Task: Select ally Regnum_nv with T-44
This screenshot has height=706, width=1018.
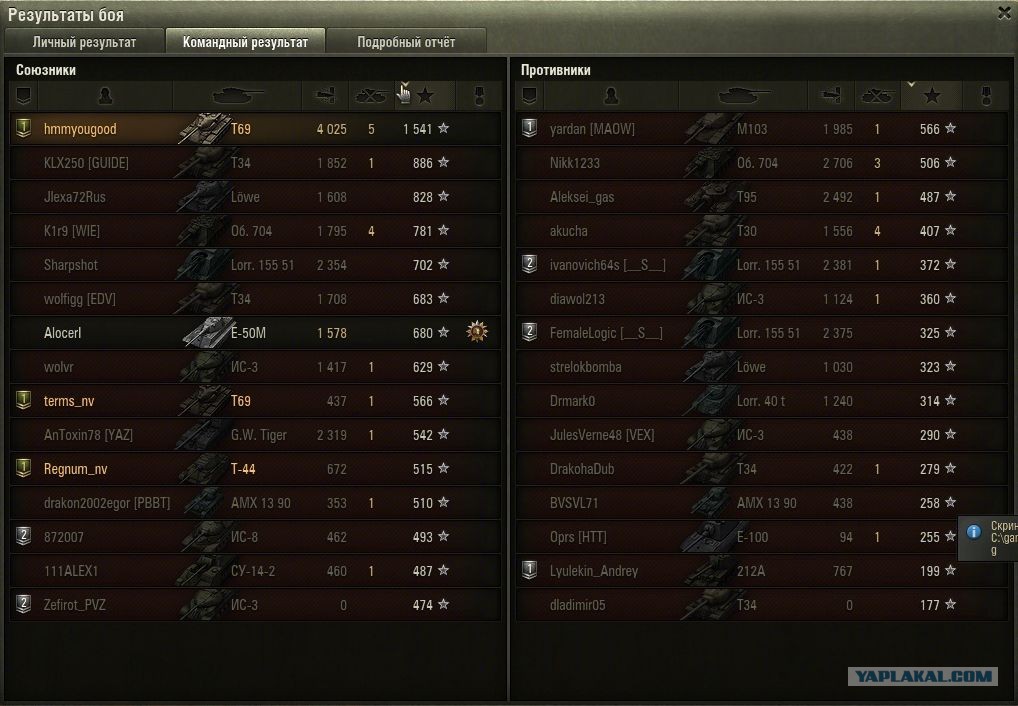Action: pos(255,469)
